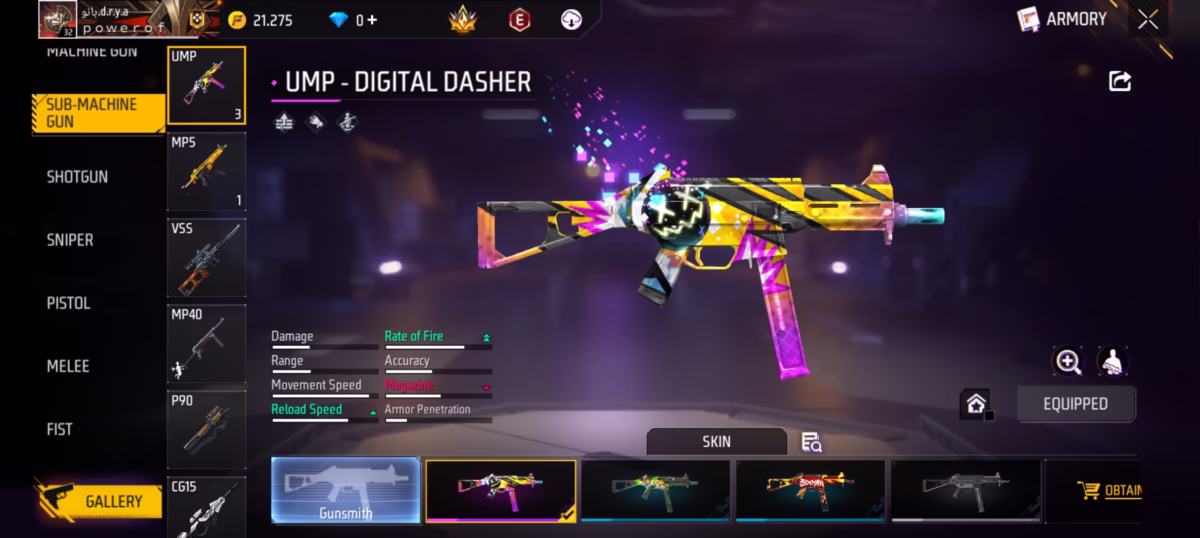Image resolution: width=1200 pixels, height=538 pixels.
Task: Choose the Pistol category
Action: click(x=68, y=303)
